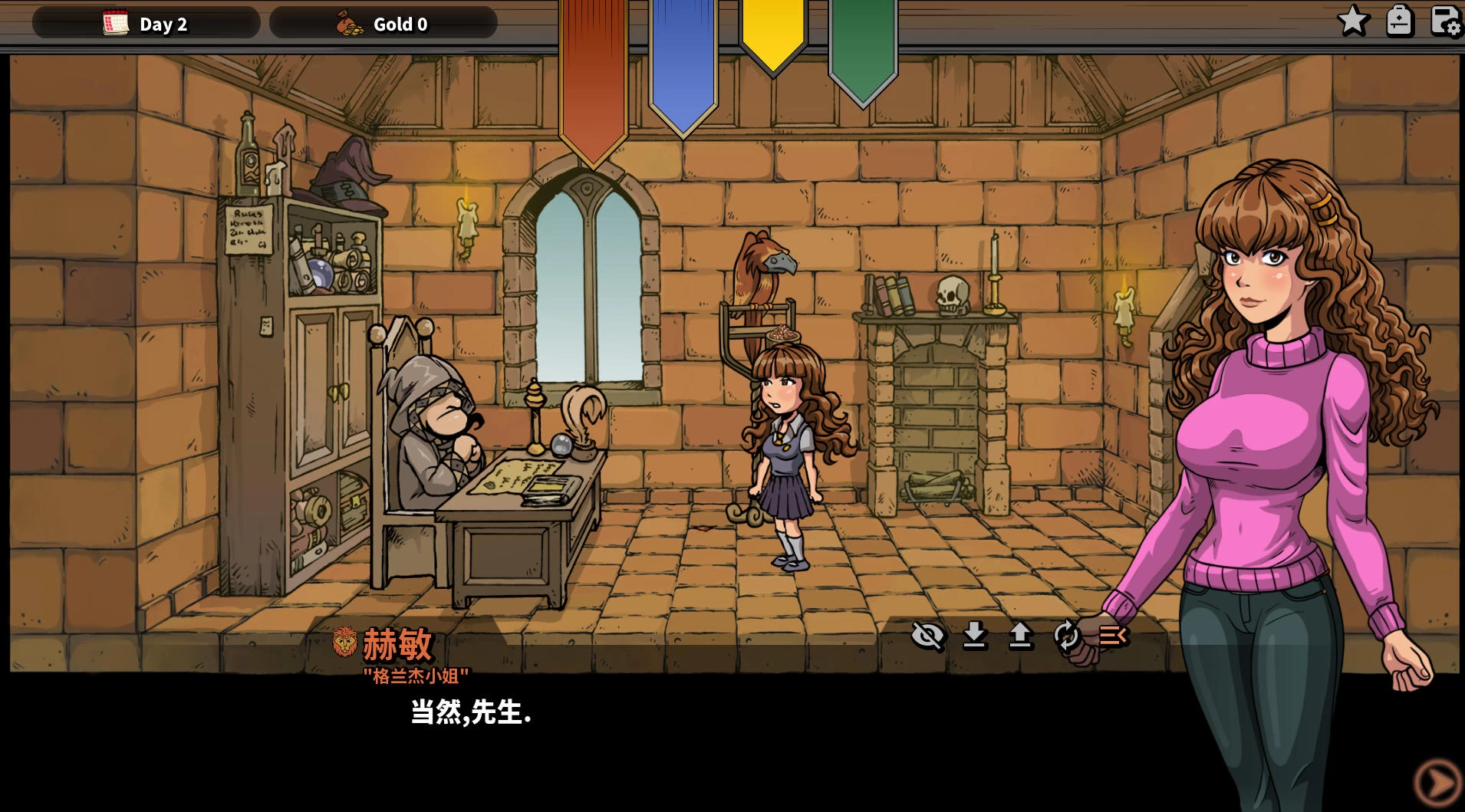Viewport: 1465px width, 812px height.
Task: Advance dialogue with the orange arrow button
Action: coord(1436,783)
